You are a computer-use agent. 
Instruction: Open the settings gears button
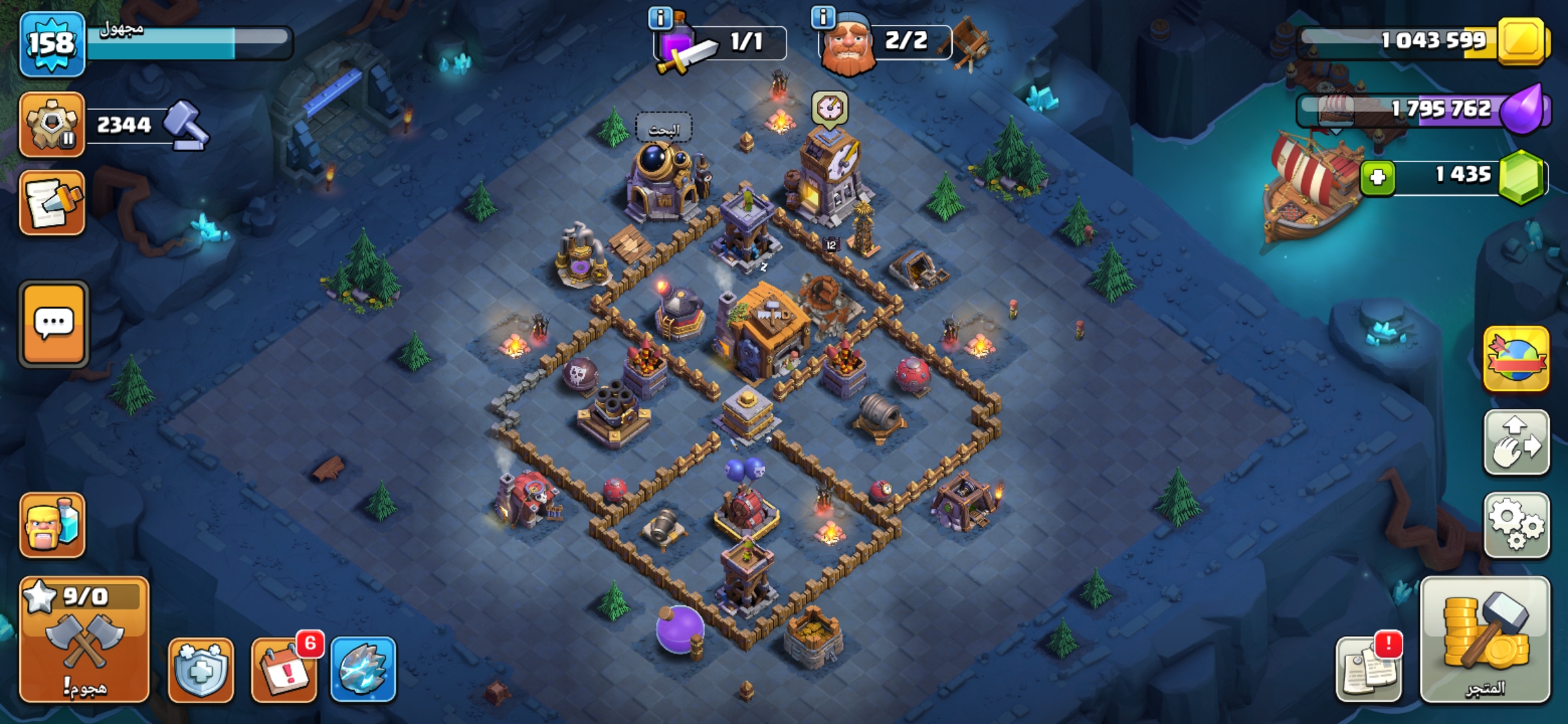[1516, 525]
